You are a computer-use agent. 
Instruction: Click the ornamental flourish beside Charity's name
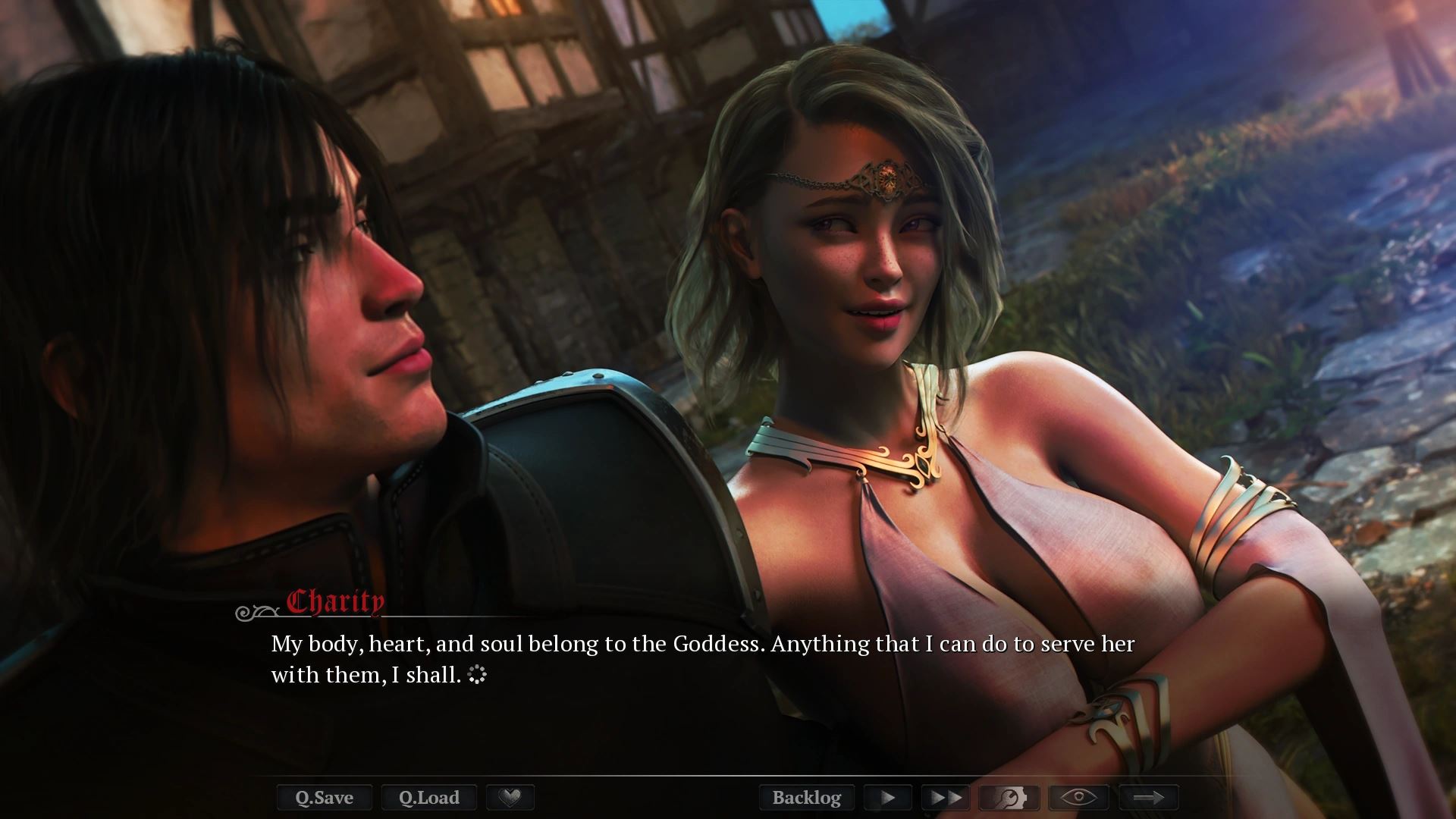pos(256,611)
